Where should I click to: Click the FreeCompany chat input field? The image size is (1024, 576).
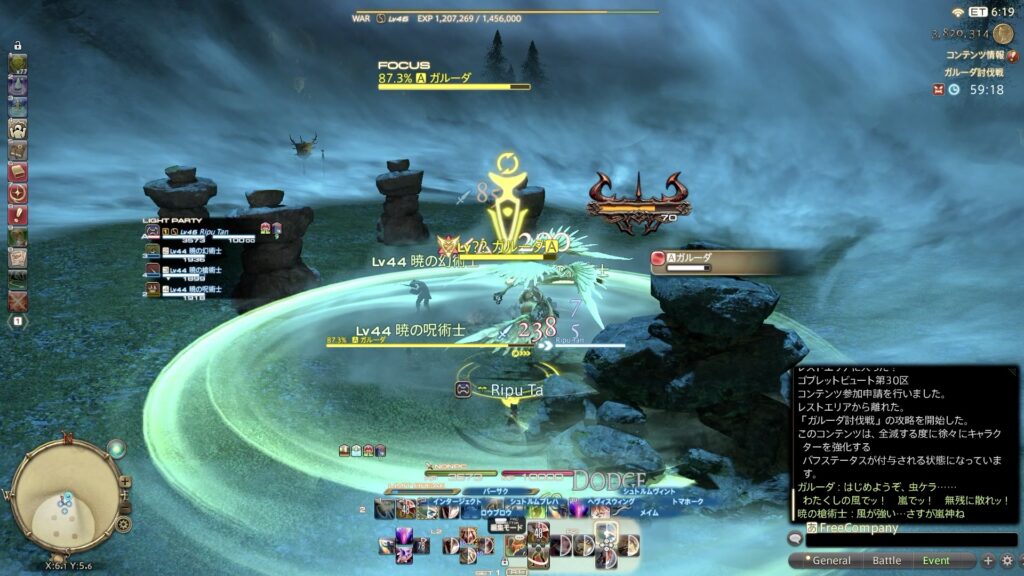tap(900, 539)
